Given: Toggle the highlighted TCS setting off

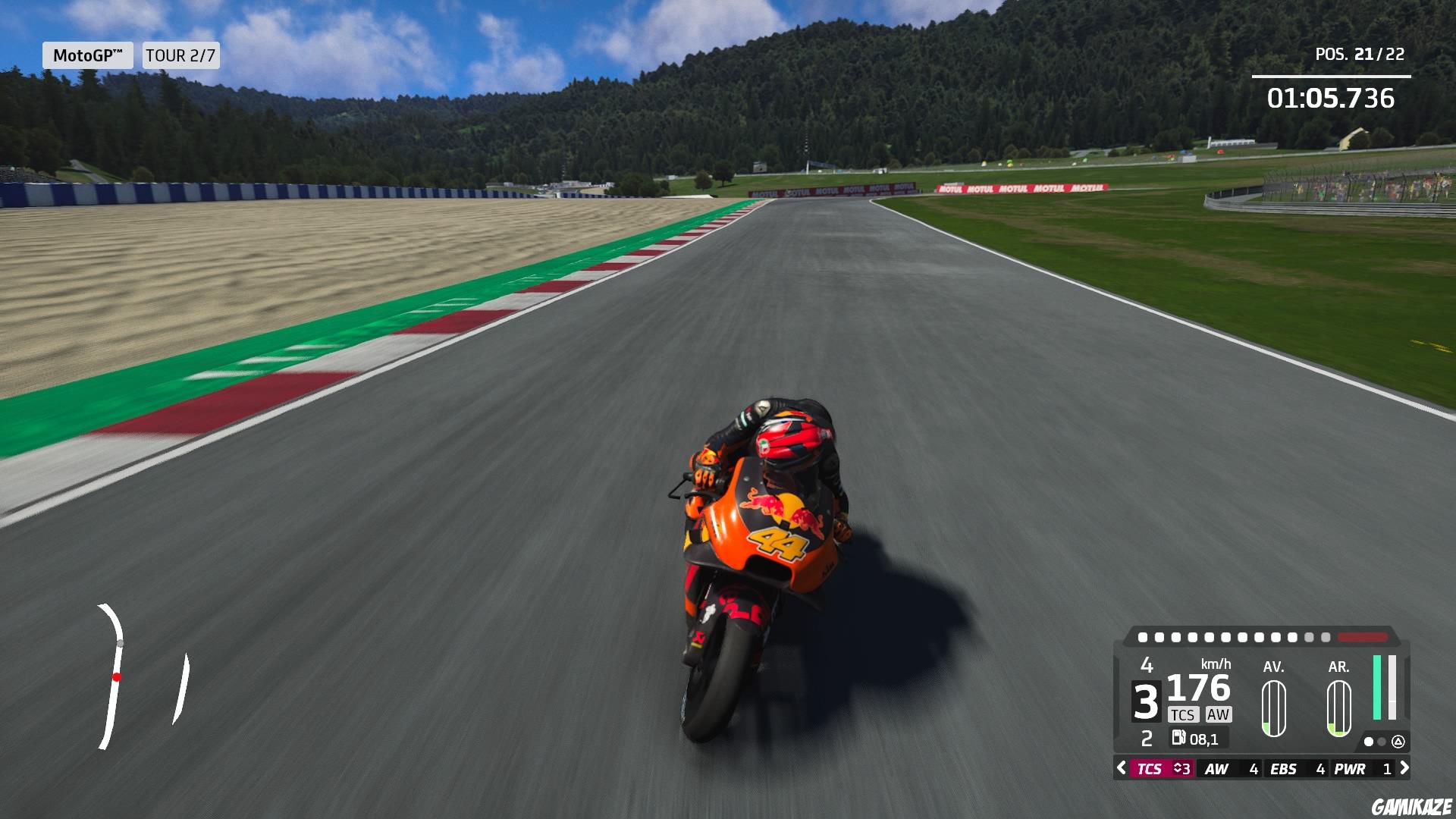Looking at the screenshot, I should point(1150,768).
